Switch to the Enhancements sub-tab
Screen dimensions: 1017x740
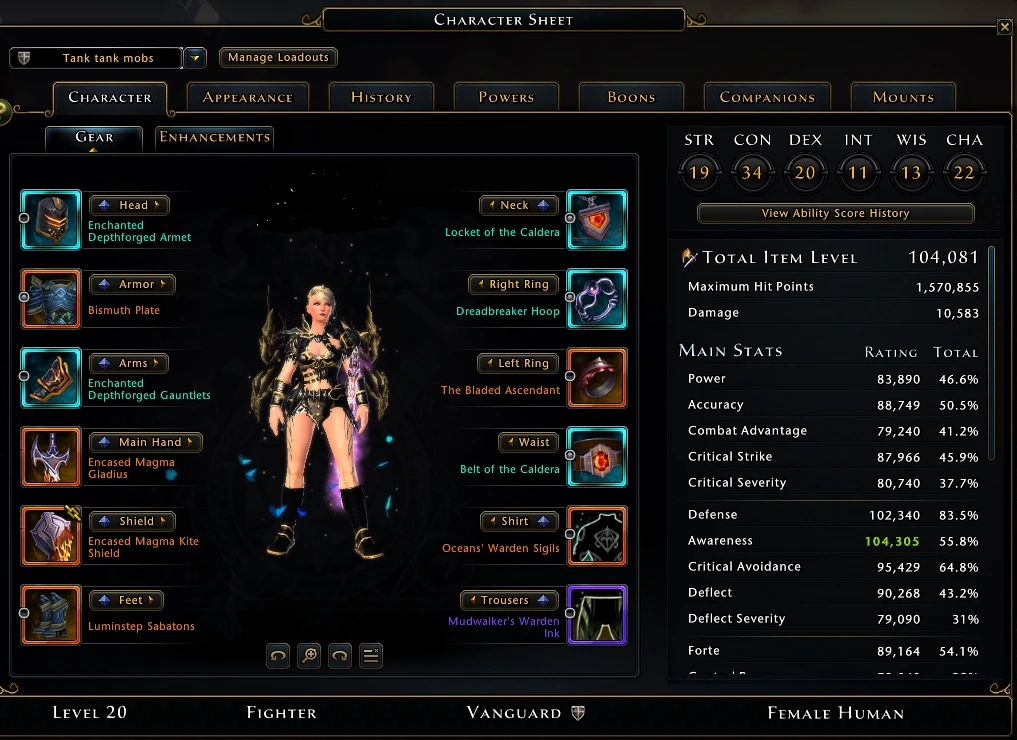pyautogui.click(x=214, y=137)
